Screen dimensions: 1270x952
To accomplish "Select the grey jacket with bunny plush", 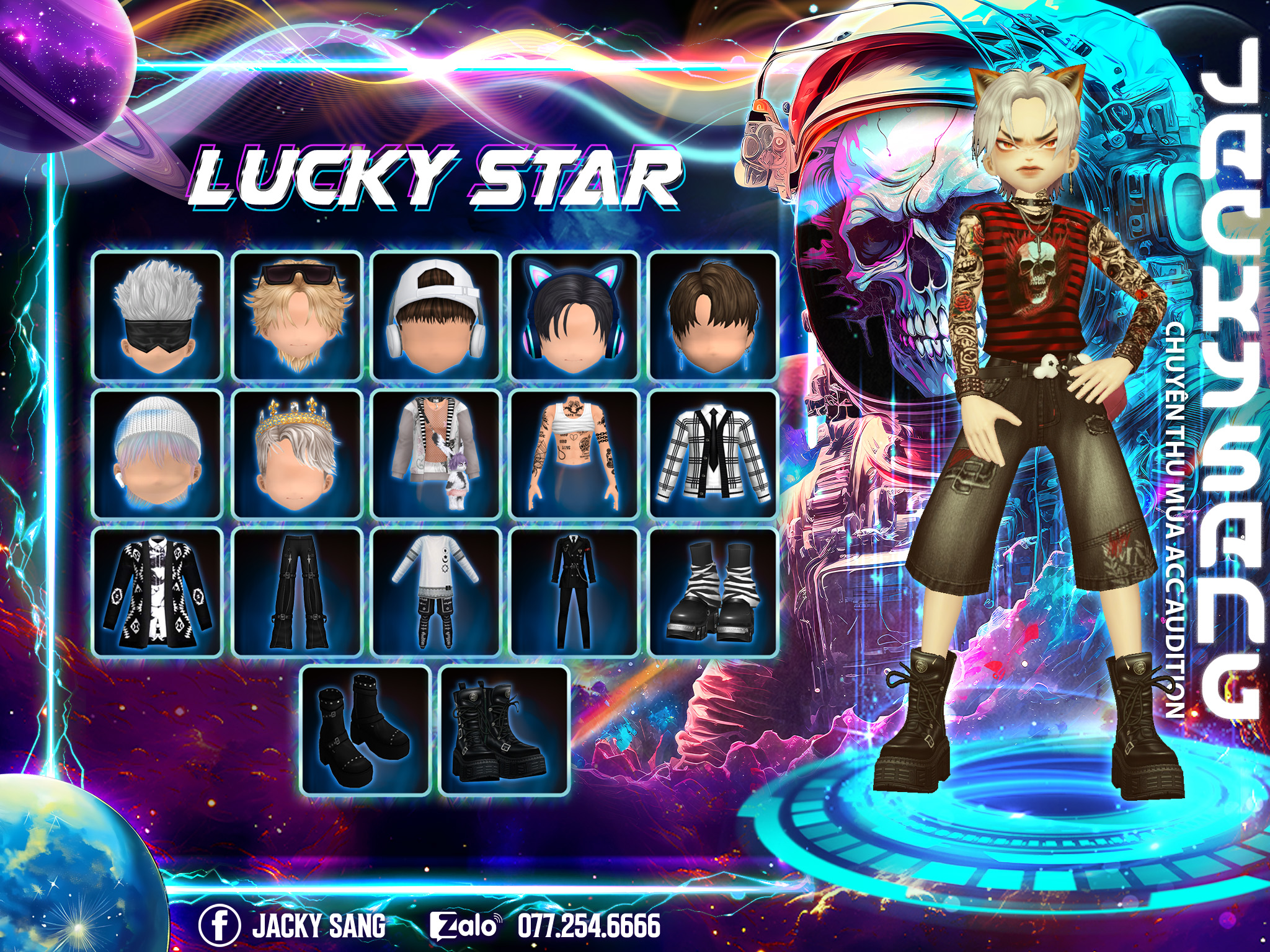I will [436, 454].
